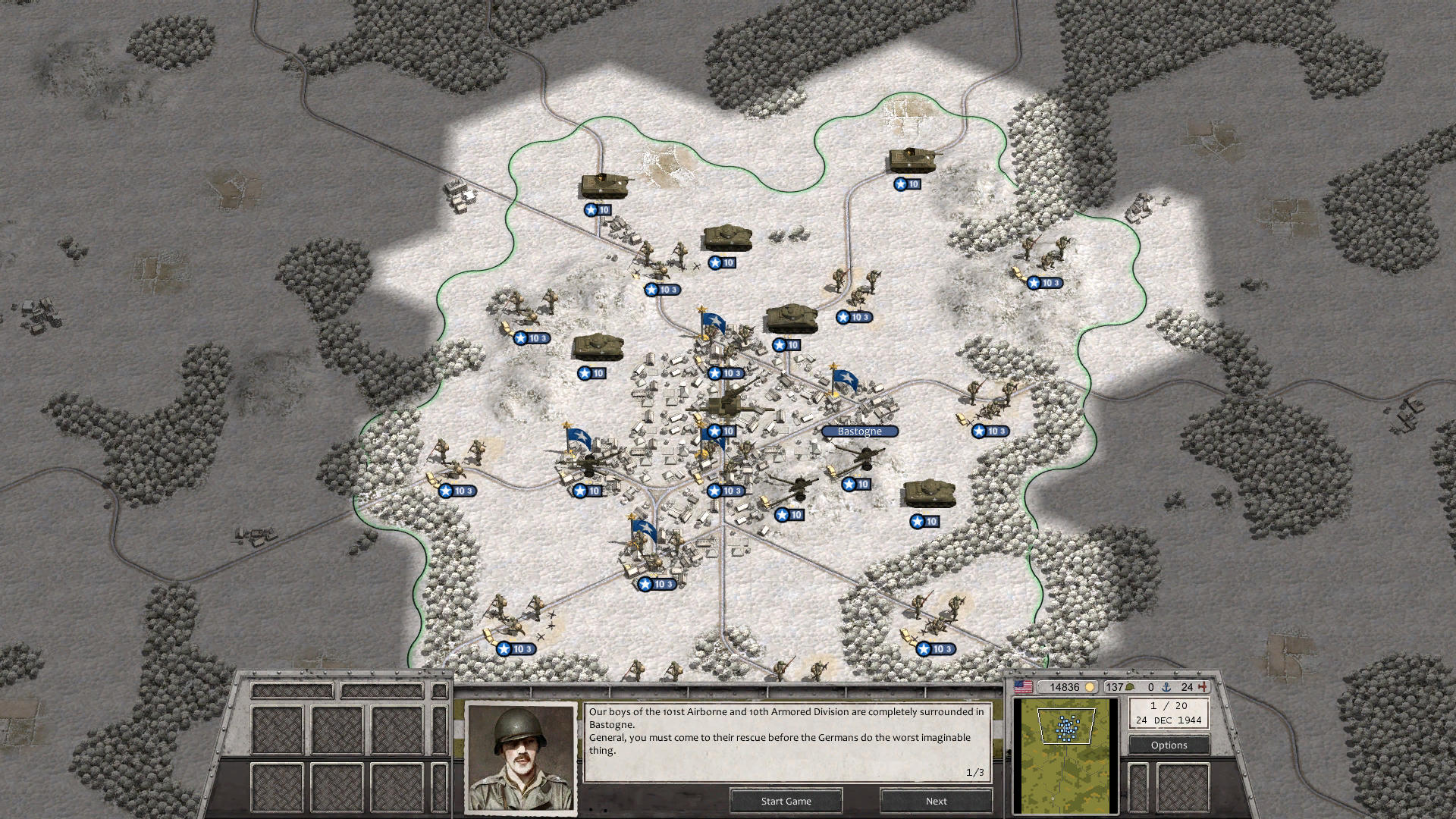The image size is (1456, 819).
Task: Click the 1/3 page indicator in the briefing
Action: (x=974, y=770)
